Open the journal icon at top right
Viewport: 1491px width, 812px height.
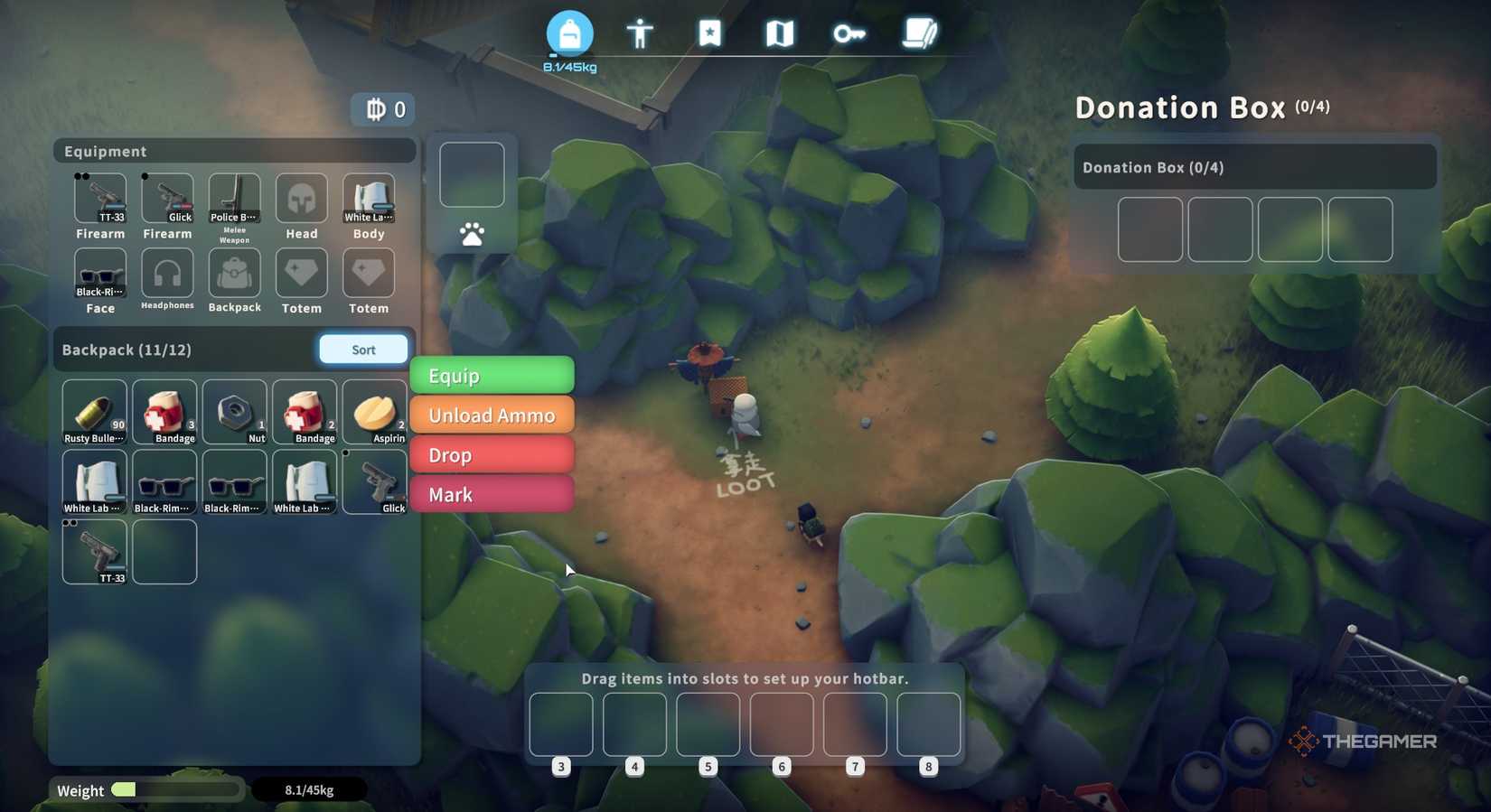point(920,33)
